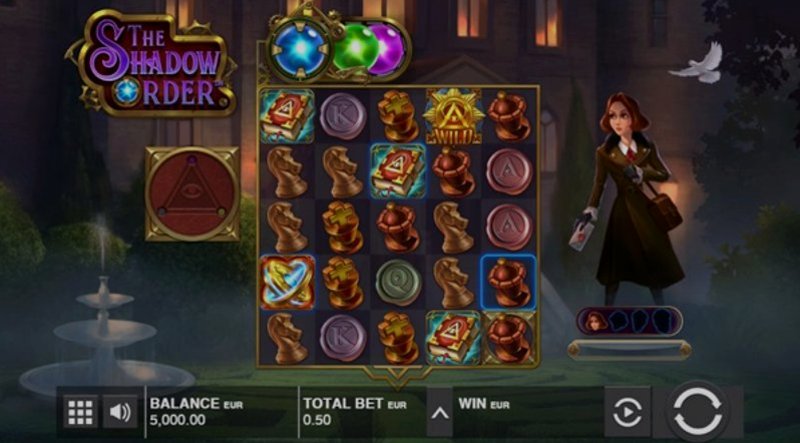Expand the total bet selector arrow
Viewport: 800px width, 443px height.
tap(438, 411)
